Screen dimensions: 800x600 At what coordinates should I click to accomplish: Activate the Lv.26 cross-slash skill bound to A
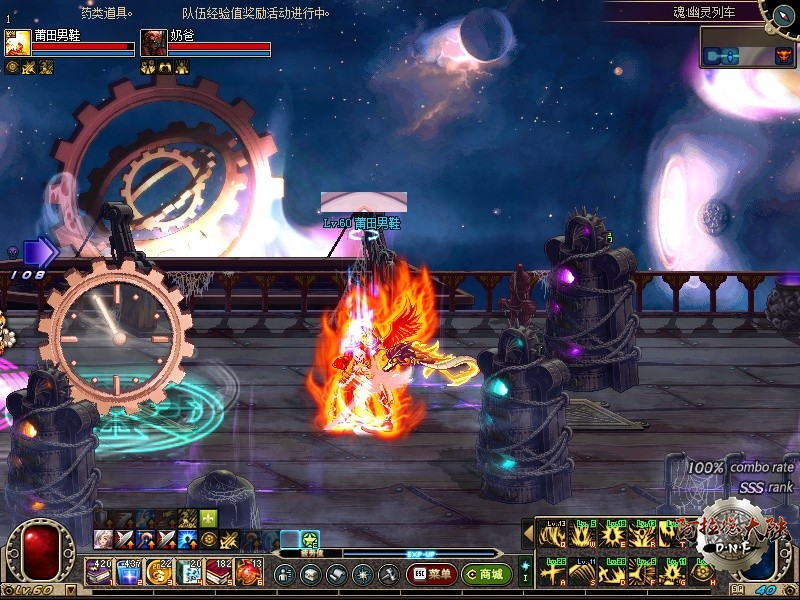[551, 572]
